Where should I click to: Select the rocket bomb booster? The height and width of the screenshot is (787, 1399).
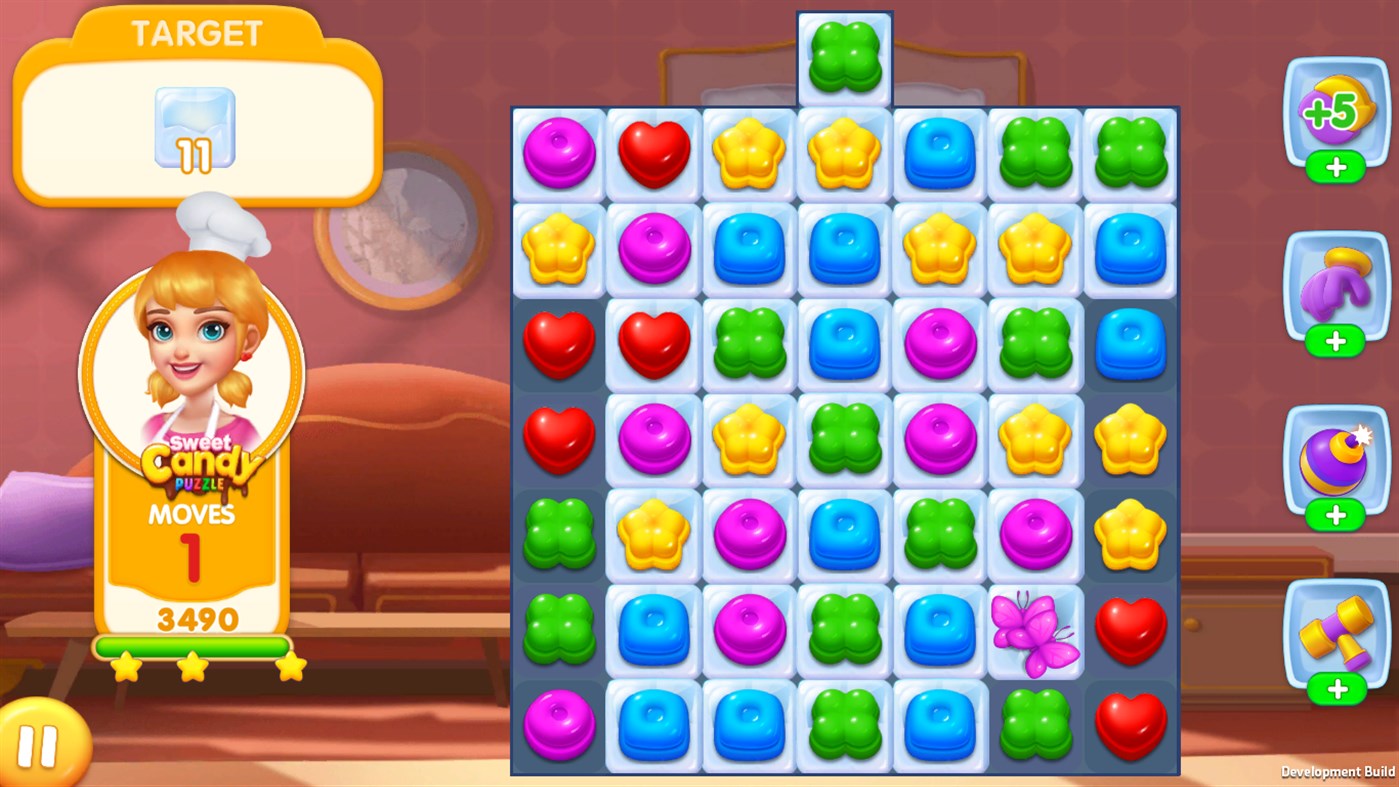point(1335,460)
